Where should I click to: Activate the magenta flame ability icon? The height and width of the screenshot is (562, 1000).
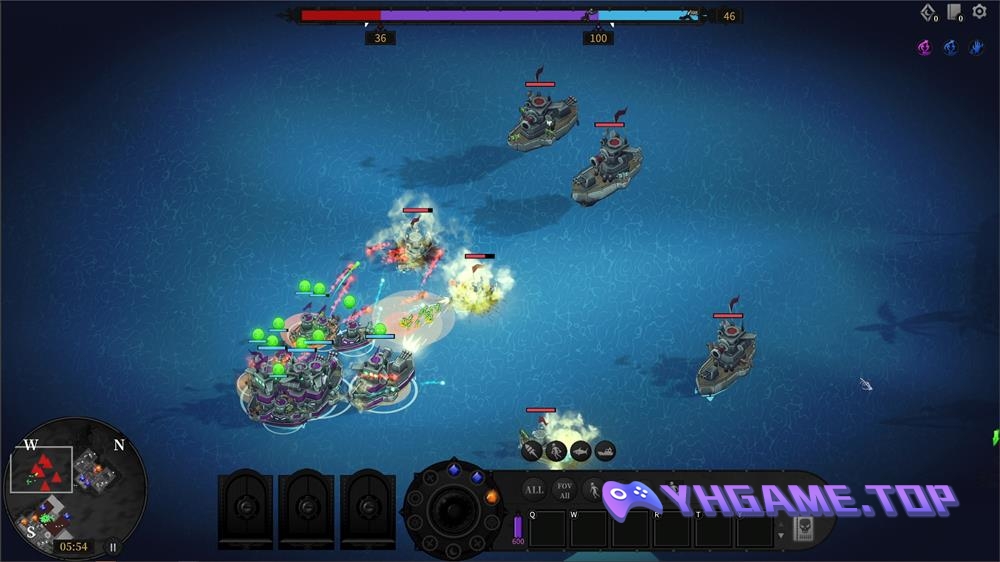coord(925,47)
